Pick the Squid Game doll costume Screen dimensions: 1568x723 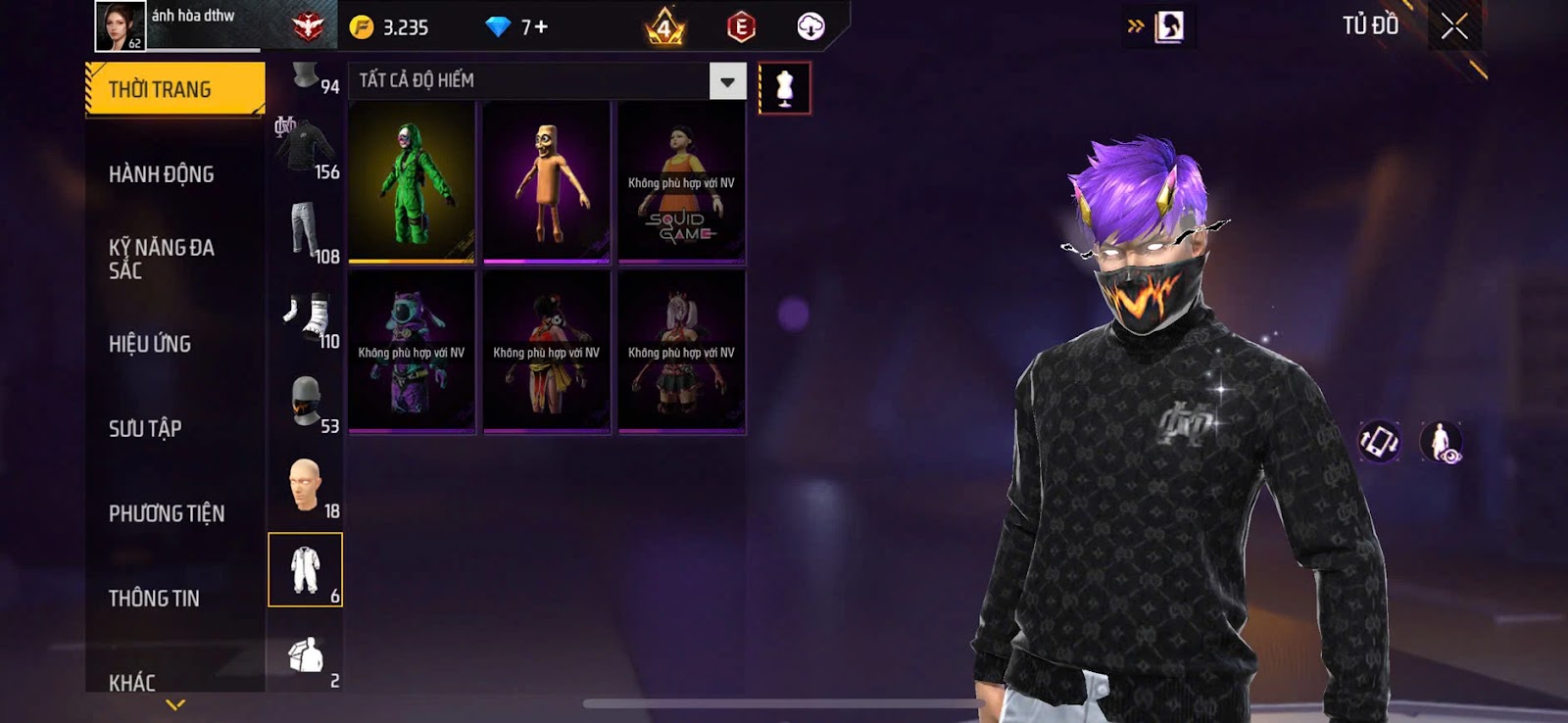(x=681, y=182)
